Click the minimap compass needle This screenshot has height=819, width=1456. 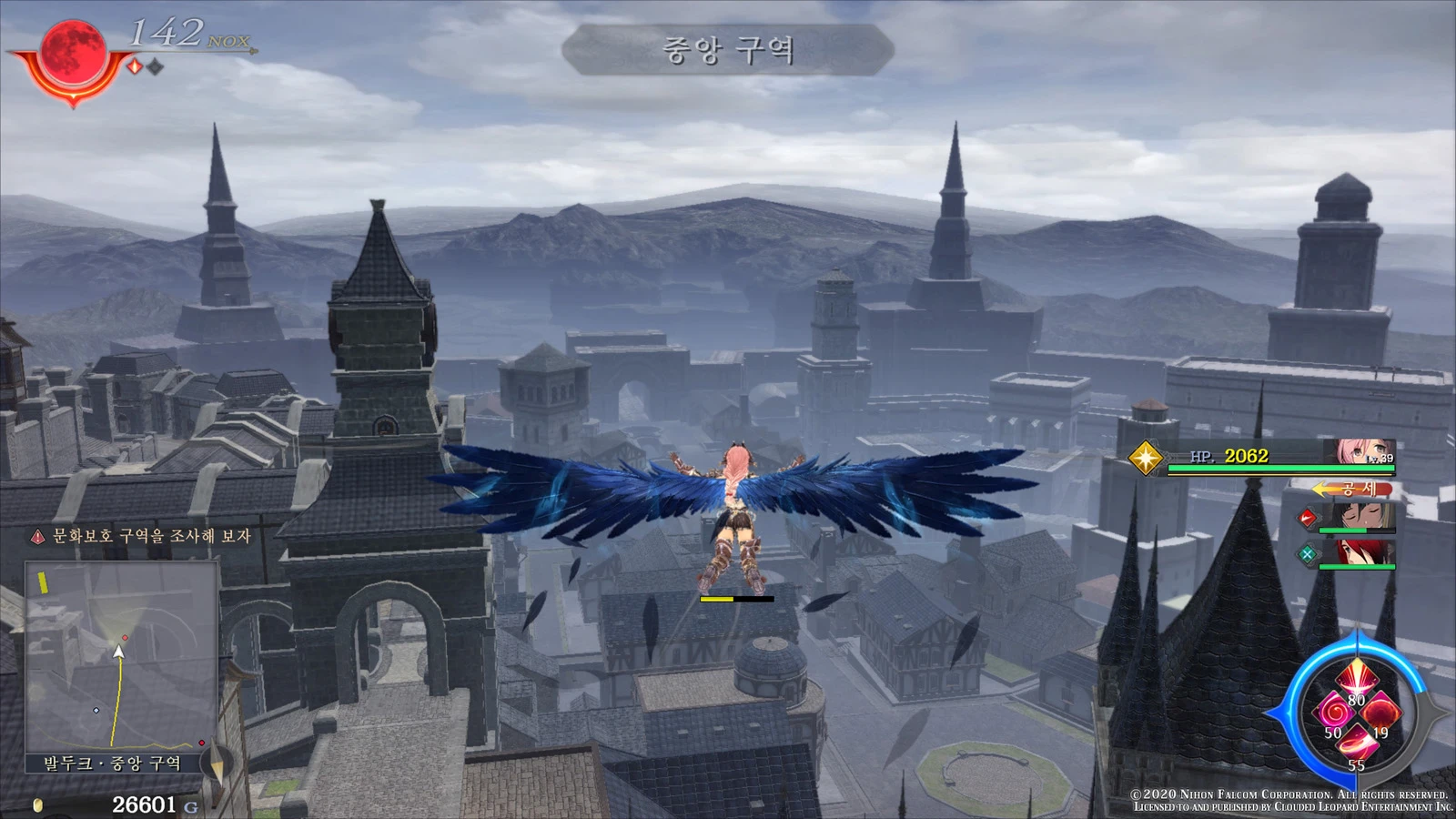(x=217, y=763)
